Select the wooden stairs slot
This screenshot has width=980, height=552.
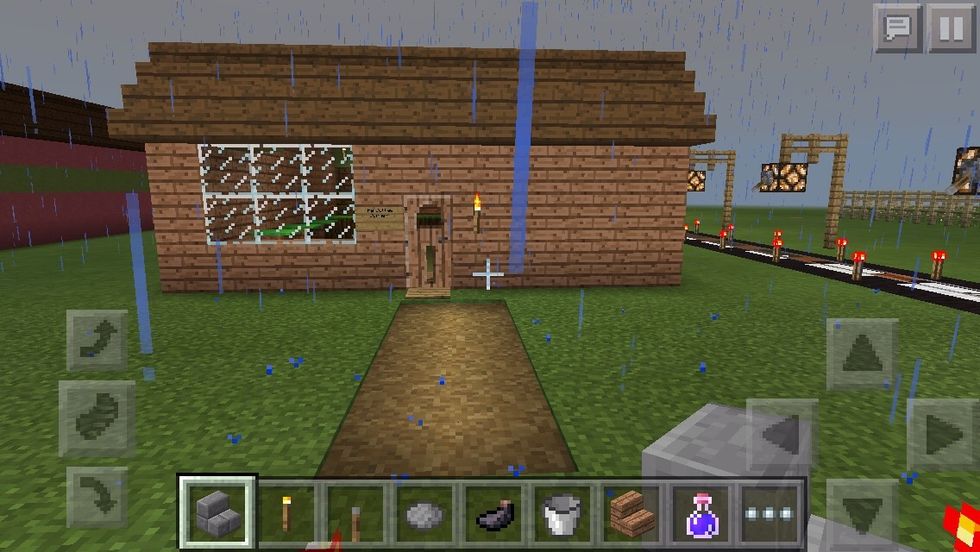[633, 514]
